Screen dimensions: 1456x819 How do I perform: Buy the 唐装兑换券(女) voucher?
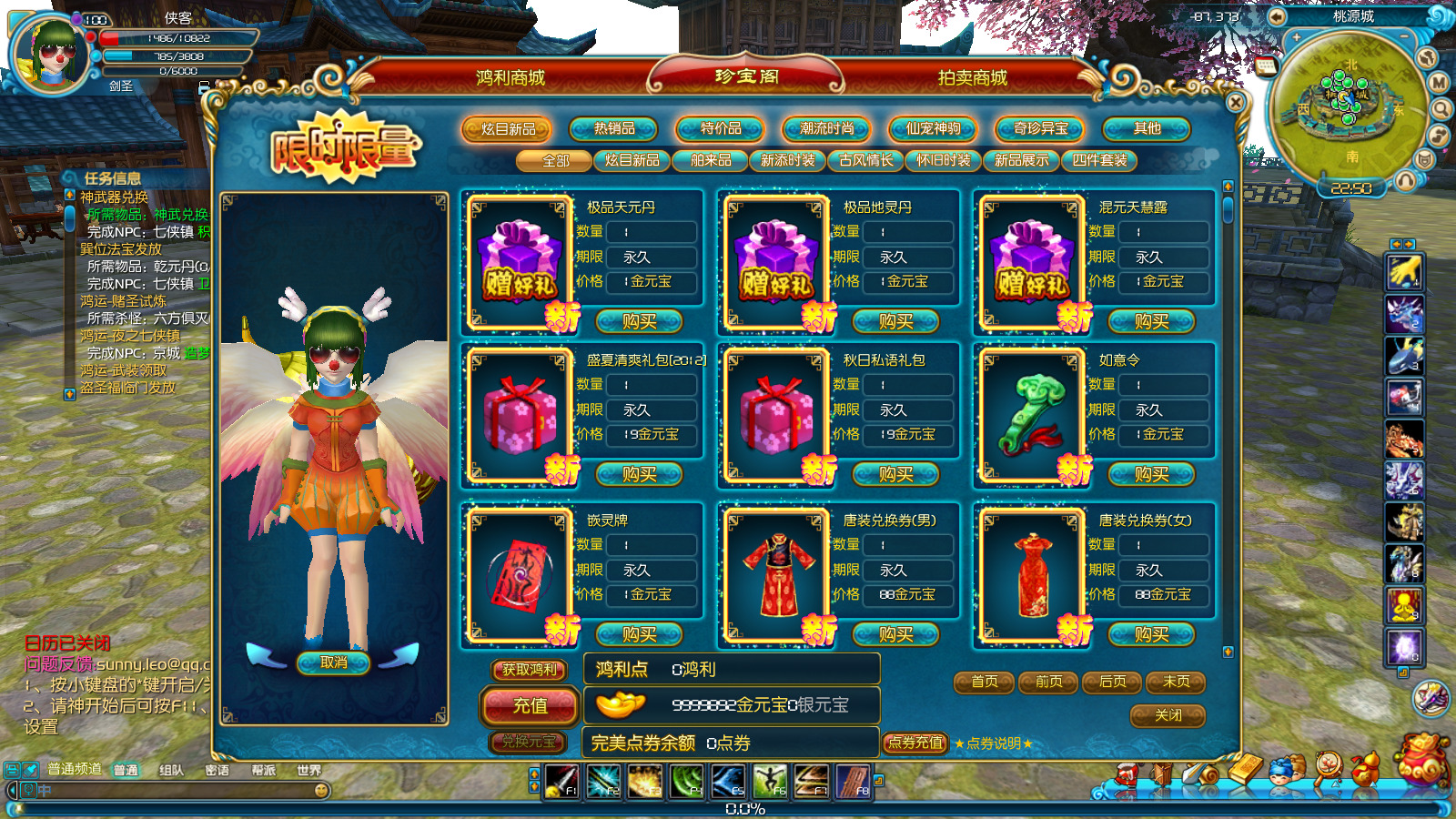point(1151,634)
